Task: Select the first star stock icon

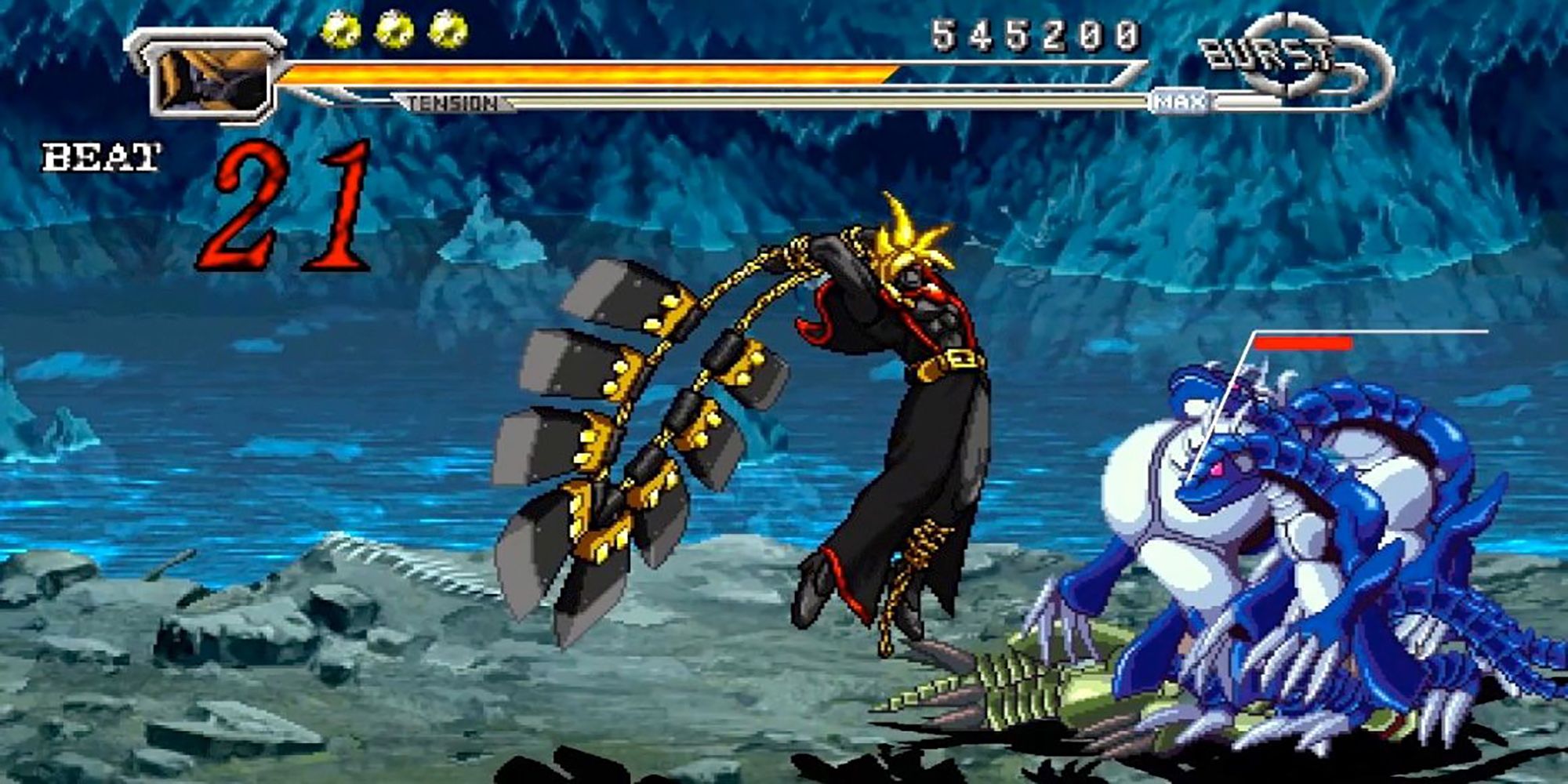Action: click(340, 31)
